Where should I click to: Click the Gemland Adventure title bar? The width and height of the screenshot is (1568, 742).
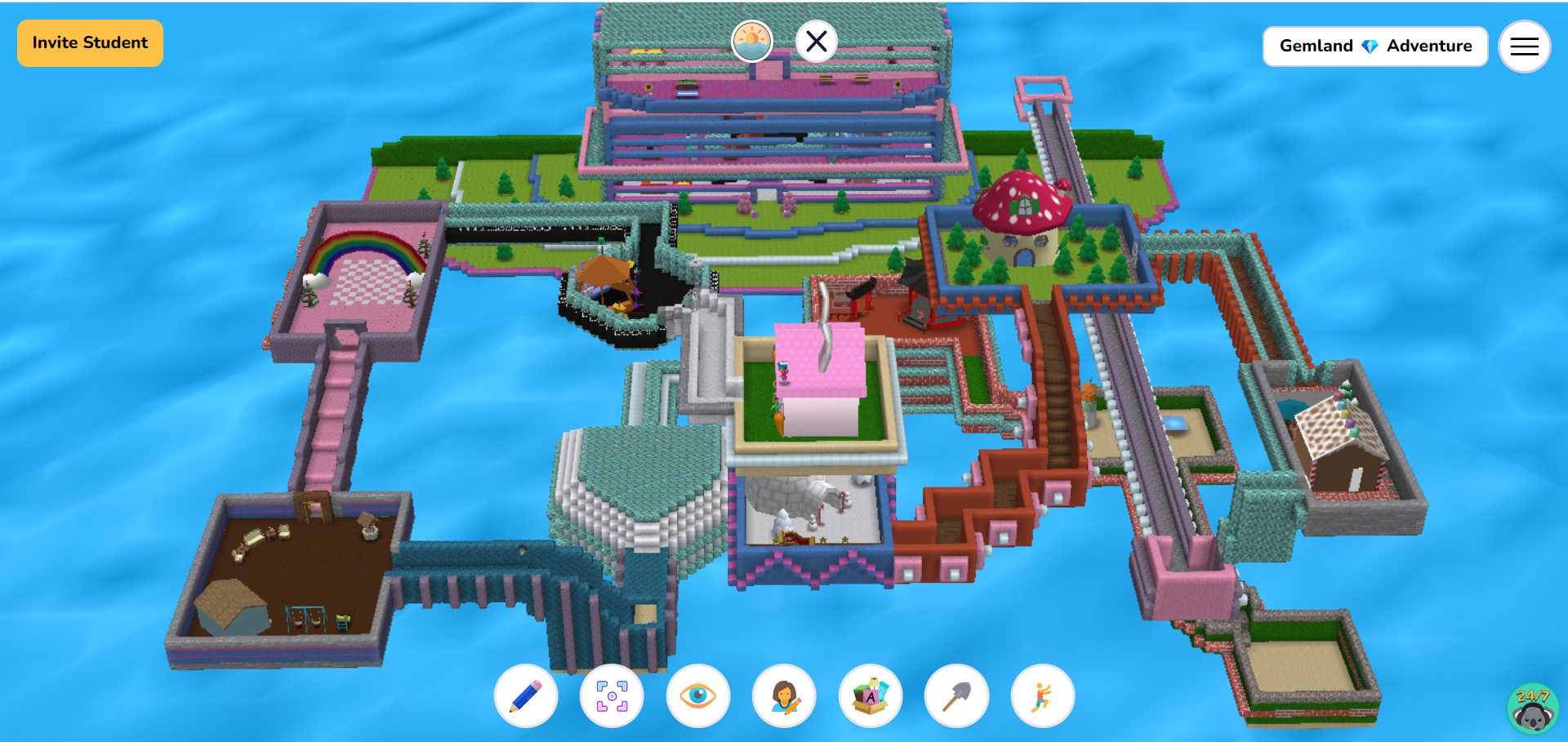(1375, 47)
